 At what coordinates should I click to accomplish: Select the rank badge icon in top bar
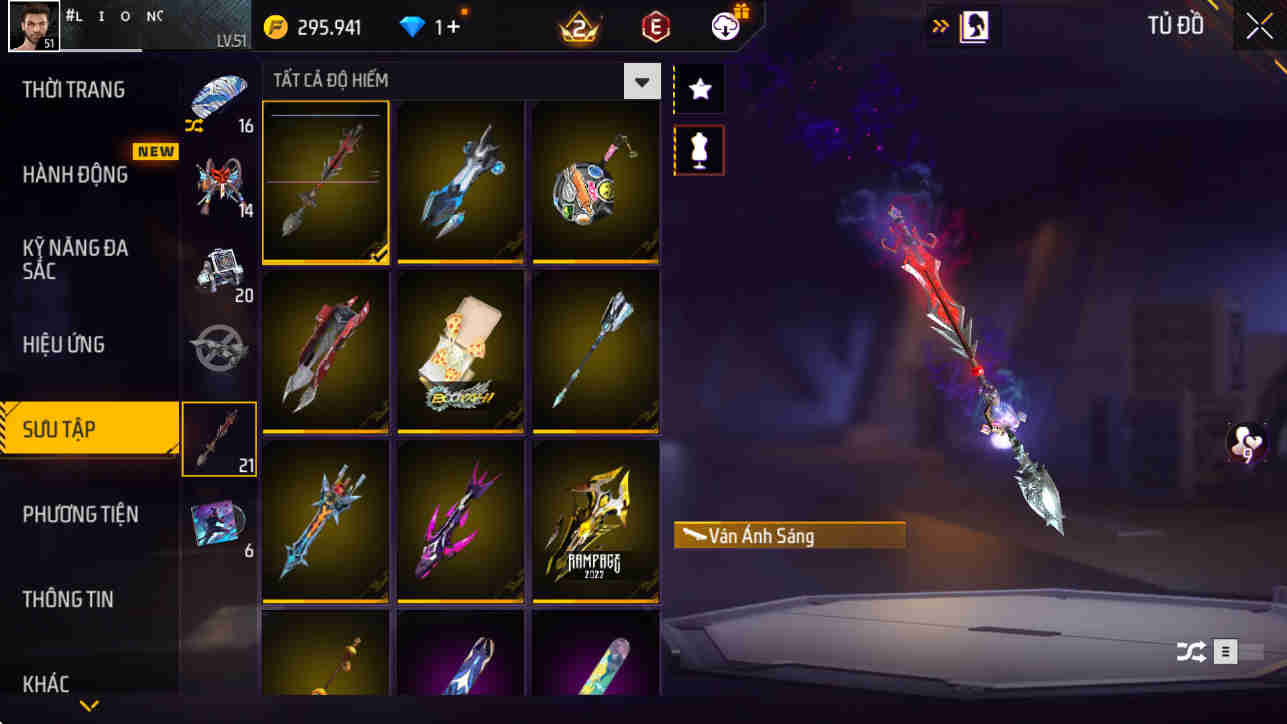[x=577, y=27]
